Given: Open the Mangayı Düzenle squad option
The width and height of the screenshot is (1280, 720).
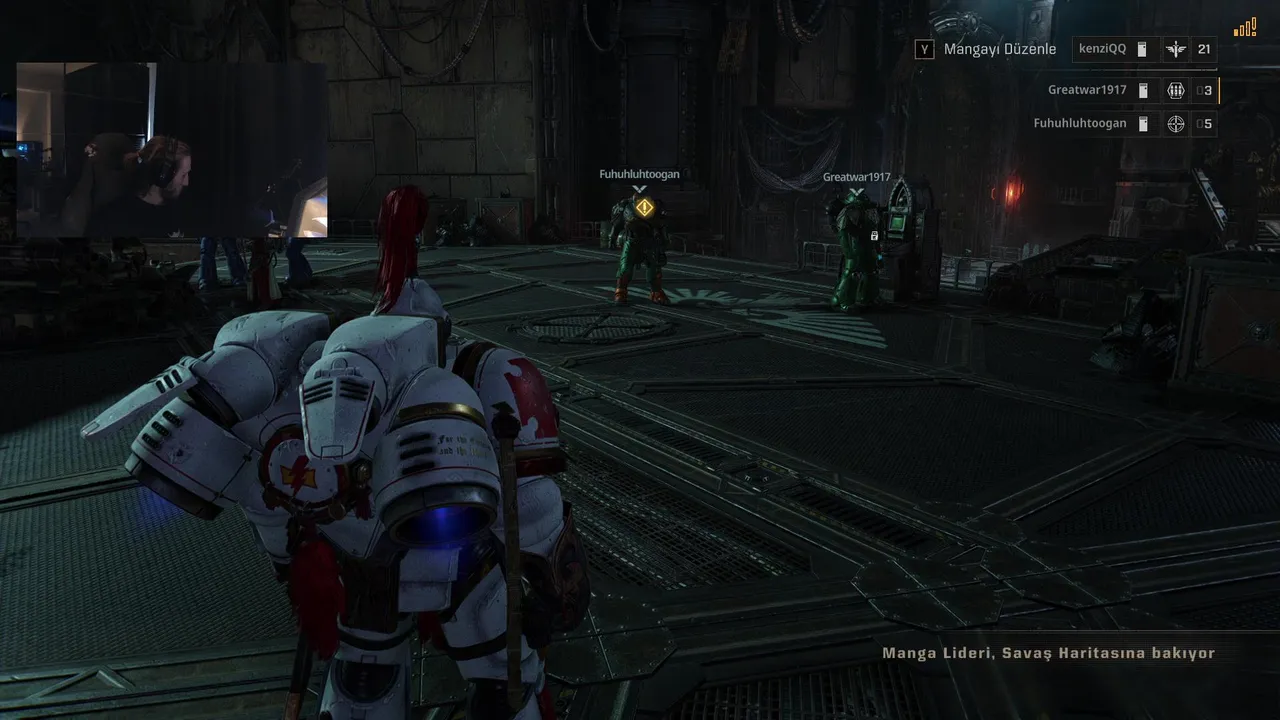Looking at the screenshot, I should [x=986, y=49].
